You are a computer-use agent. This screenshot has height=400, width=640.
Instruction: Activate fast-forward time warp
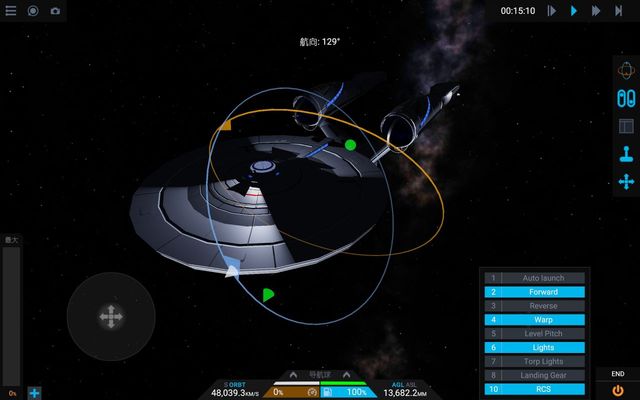(596, 11)
